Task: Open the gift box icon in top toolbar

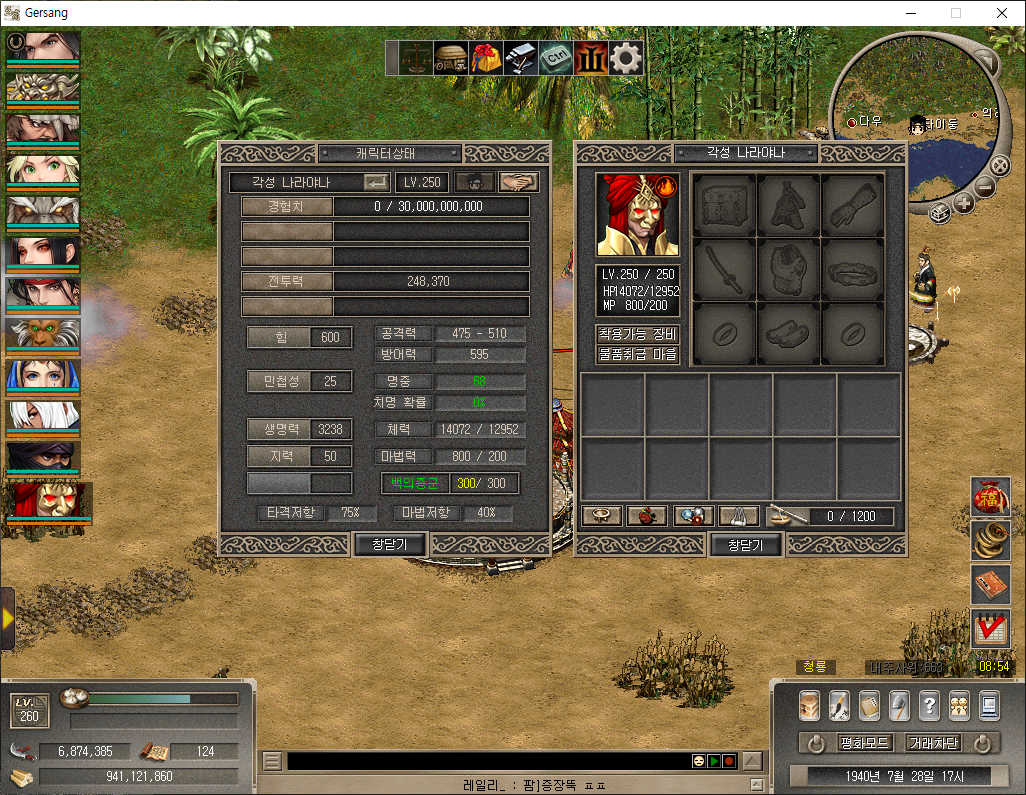Action: [487, 58]
